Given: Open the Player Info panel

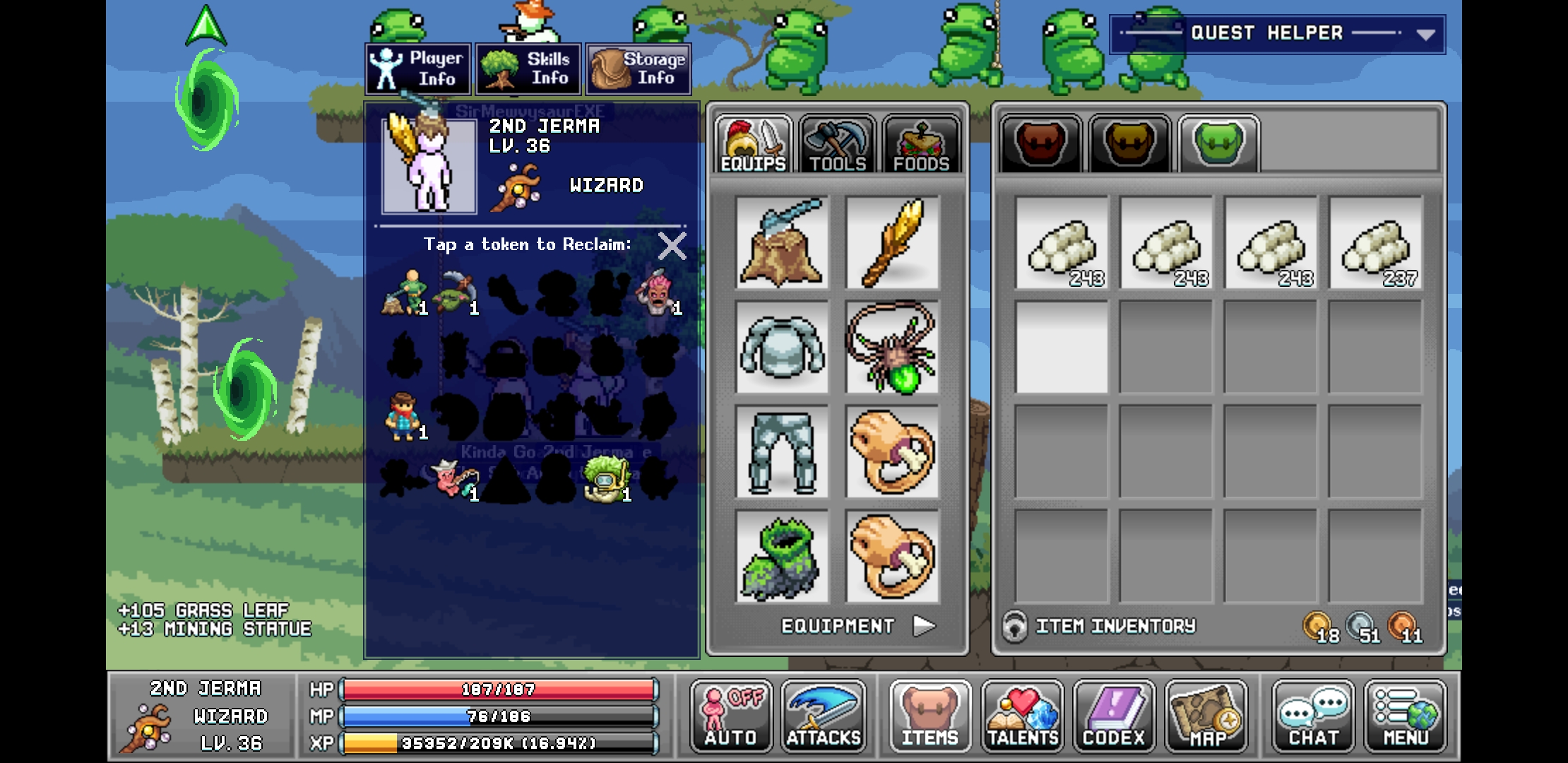Looking at the screenshot, I should (417, 69).
